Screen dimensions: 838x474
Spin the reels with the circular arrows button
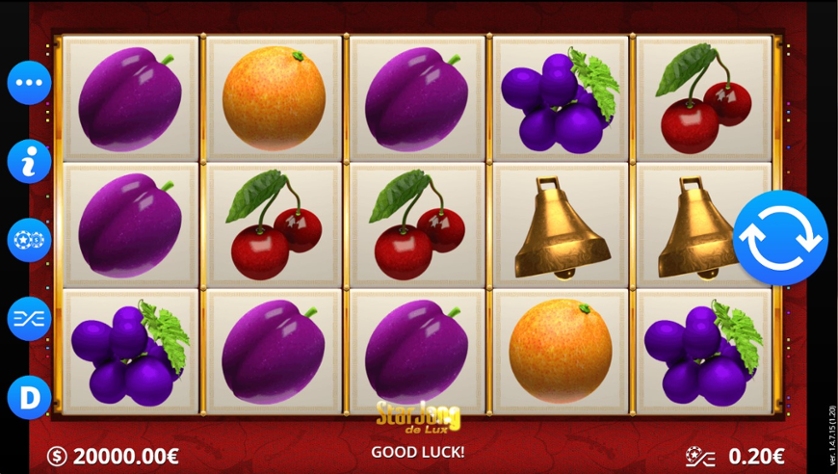(780, 238)
